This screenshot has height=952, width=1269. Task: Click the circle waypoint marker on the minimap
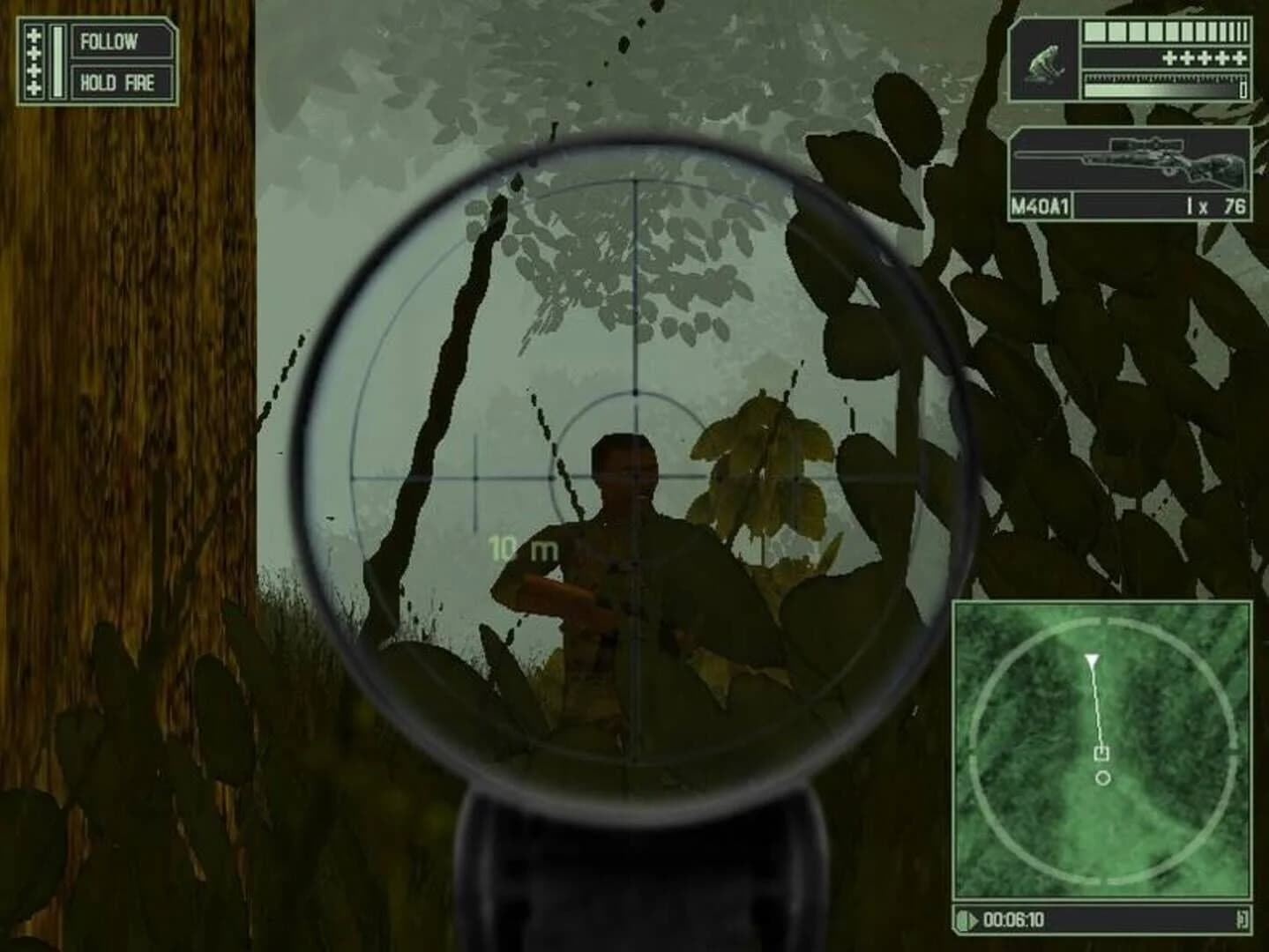tap(1102, 779)
